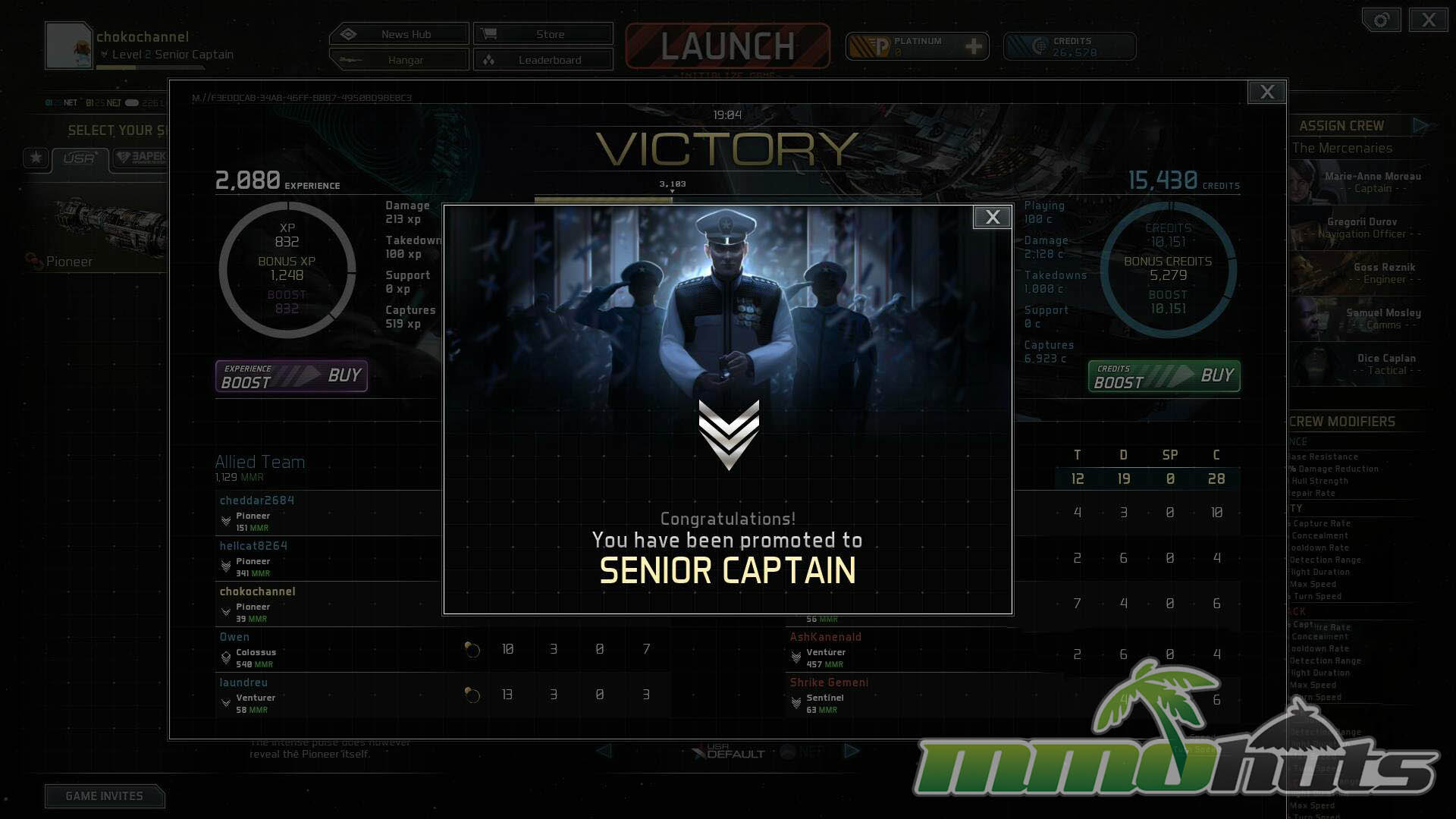Hit the LAUNCH button
Viewport: 1456px width, 819px height.
coord(727,46)
